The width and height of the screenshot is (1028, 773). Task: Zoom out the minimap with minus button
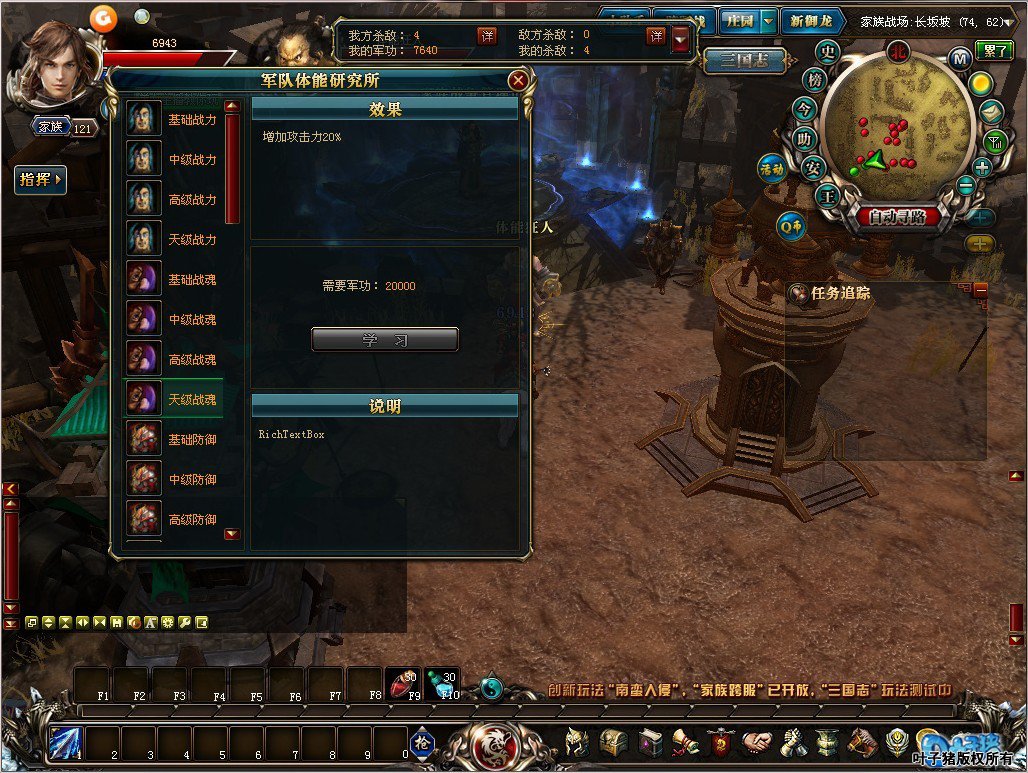(x=966, y=185)
